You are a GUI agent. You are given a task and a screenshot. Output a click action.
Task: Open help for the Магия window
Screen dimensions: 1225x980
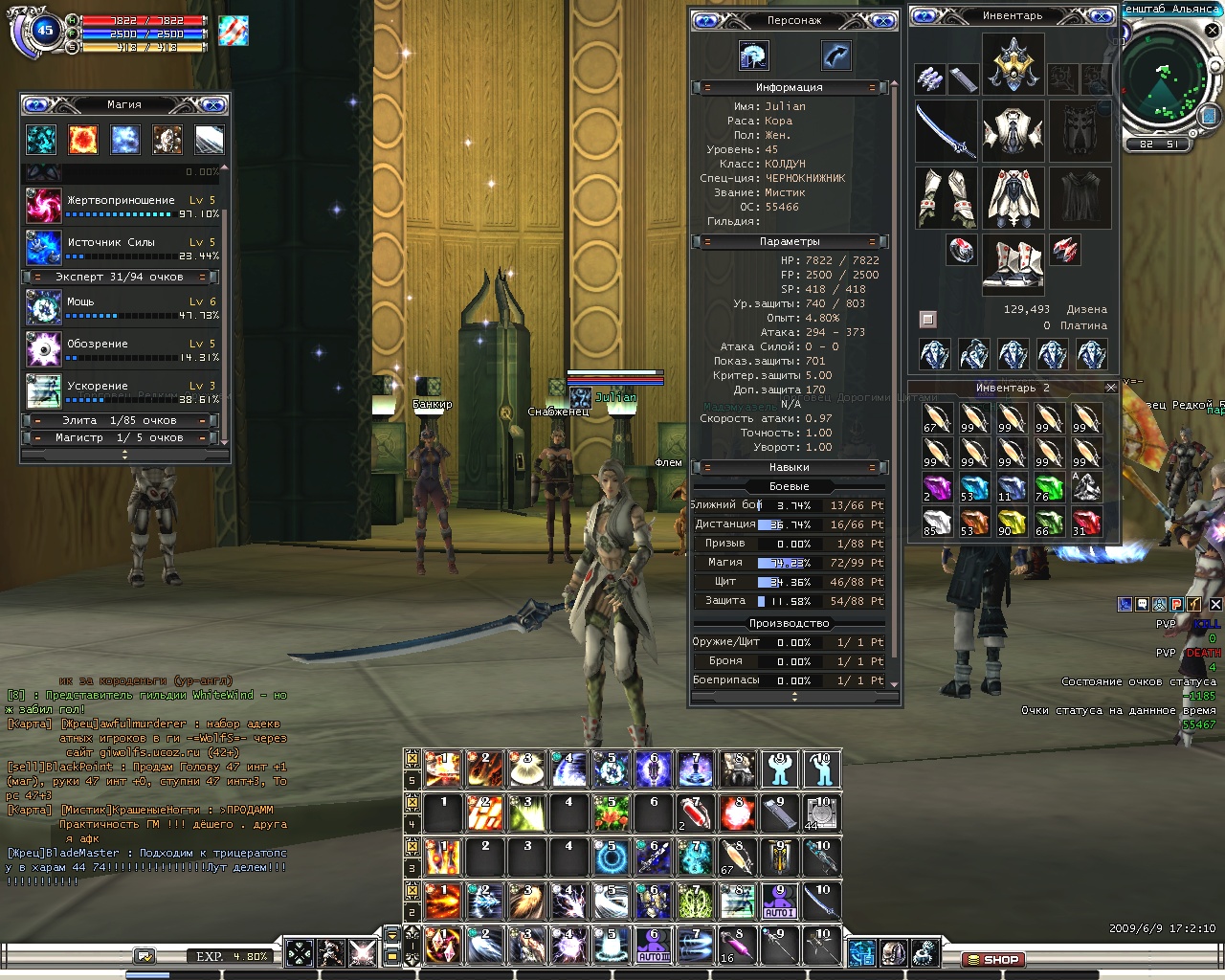(x=36, y=104)
